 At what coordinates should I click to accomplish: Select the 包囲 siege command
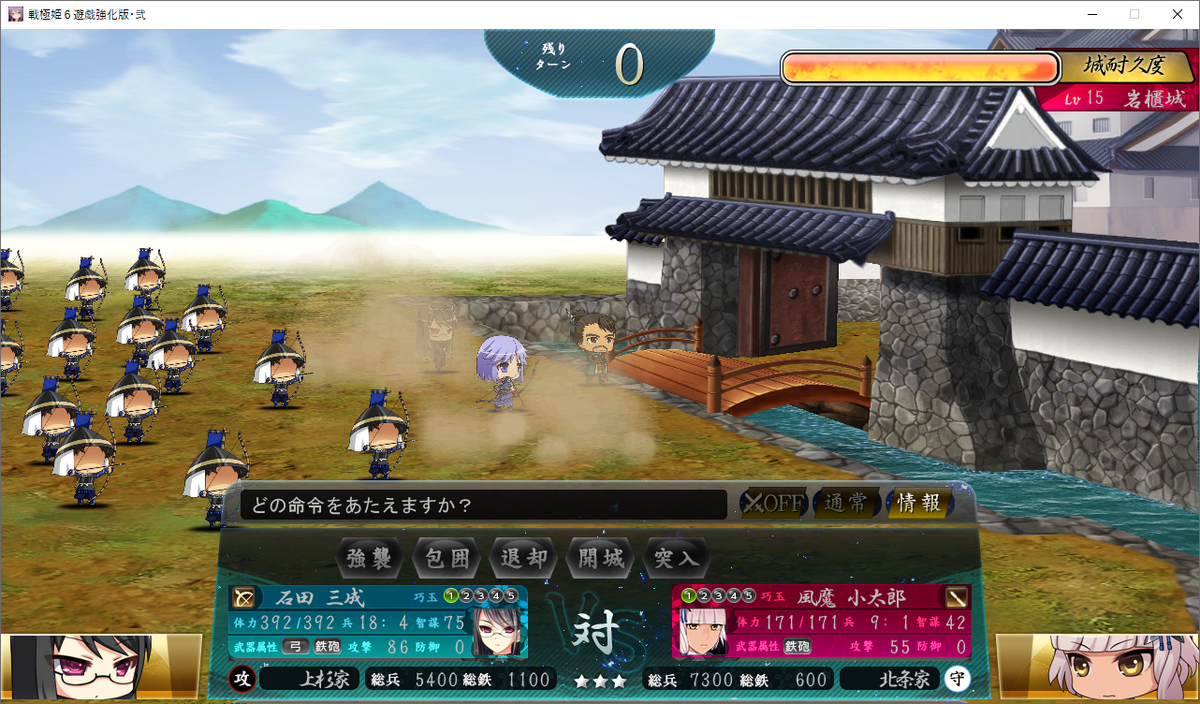448,558
